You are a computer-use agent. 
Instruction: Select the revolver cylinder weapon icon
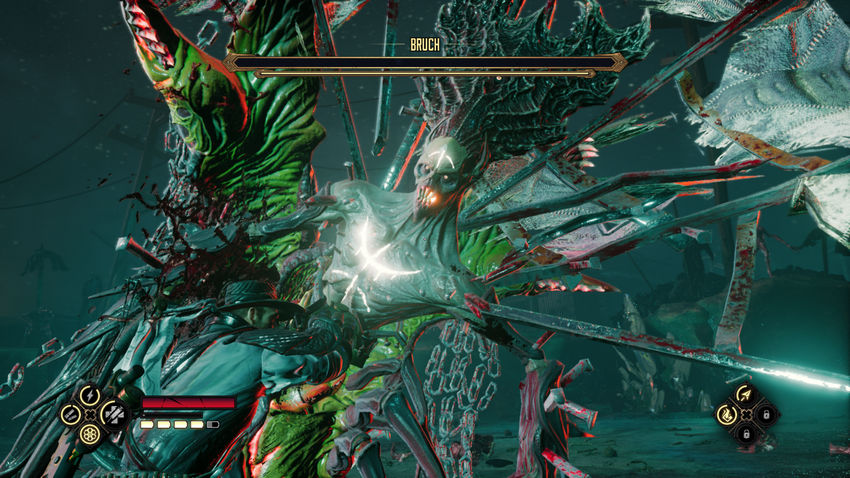click(x=91, y=434)
